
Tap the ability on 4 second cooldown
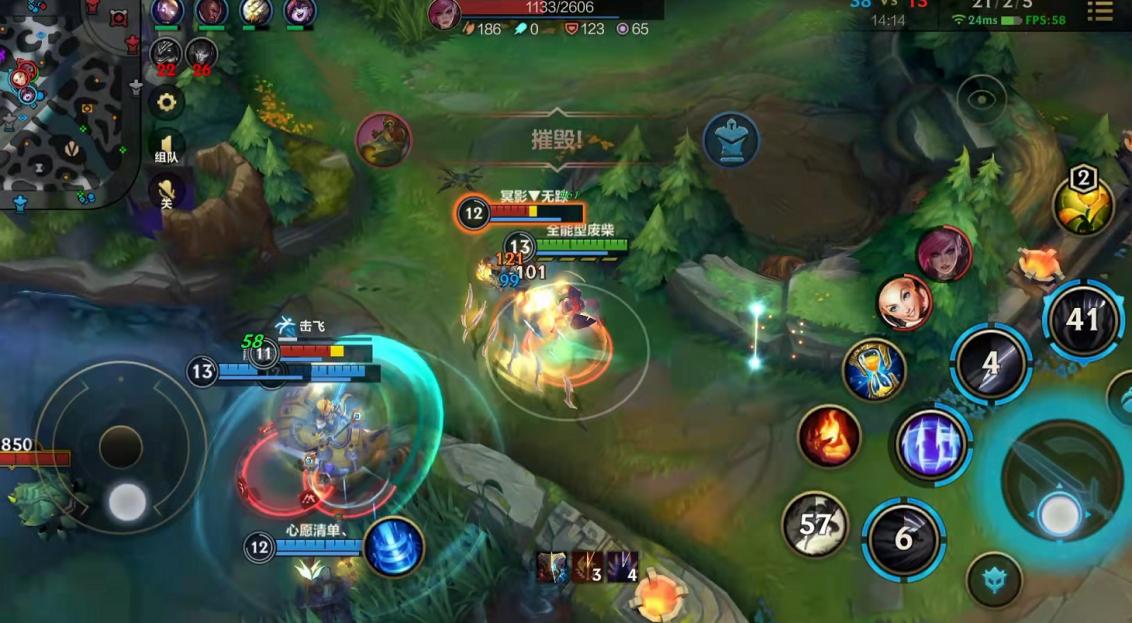tap(990, 362)
